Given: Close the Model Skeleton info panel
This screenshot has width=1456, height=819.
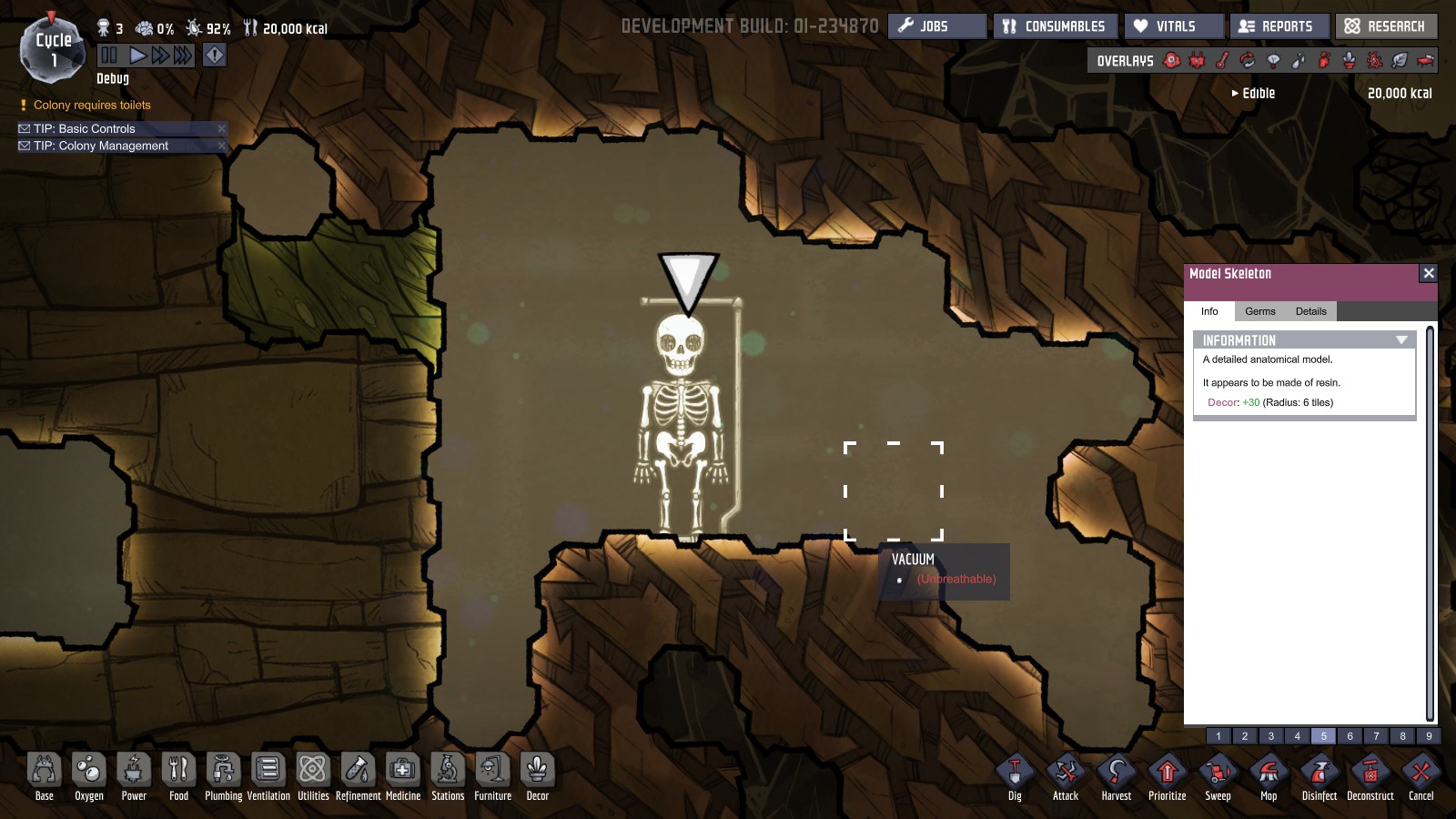Looking at the screenshot, I should (1429, 273).
